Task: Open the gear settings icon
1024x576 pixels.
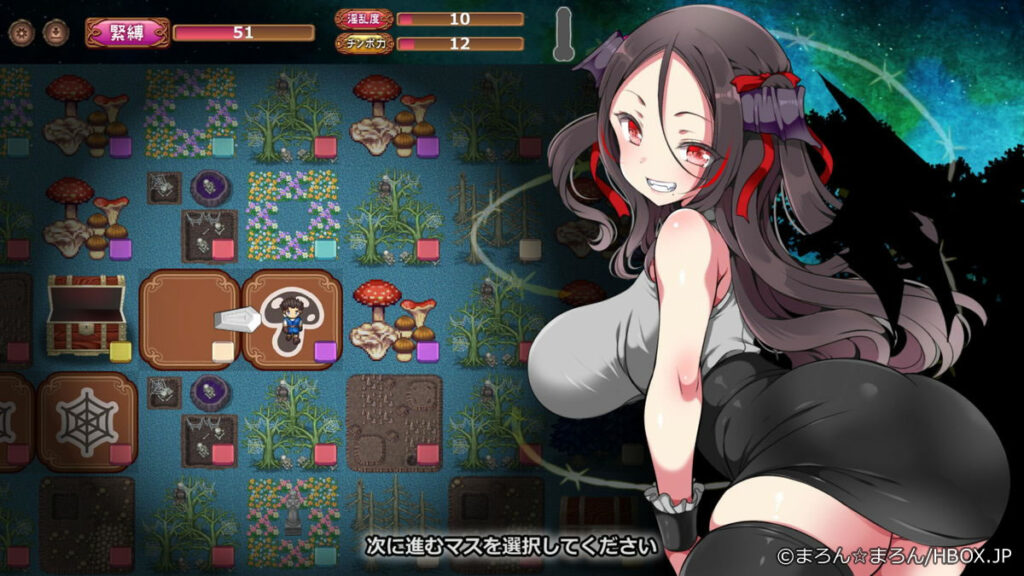Action: (x=20, y=32)
